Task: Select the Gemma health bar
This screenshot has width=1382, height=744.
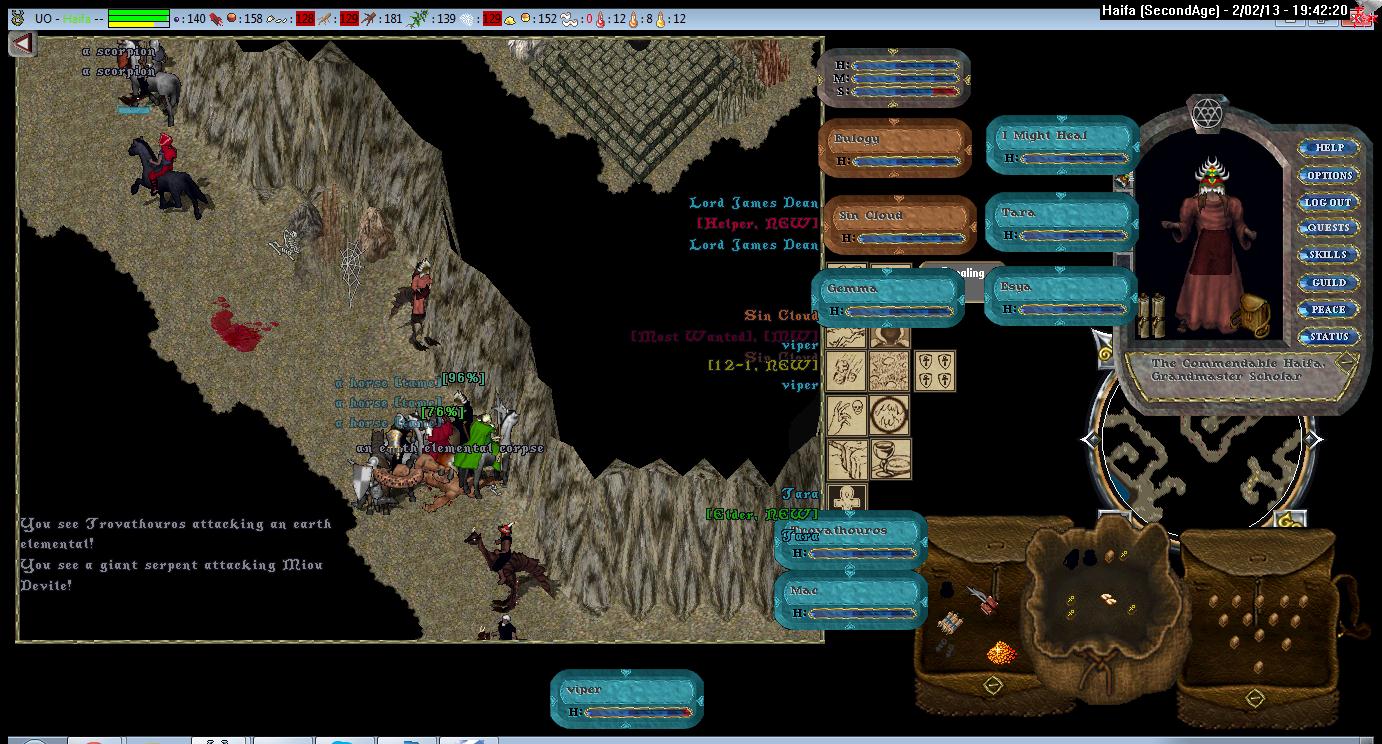Action: point(887,298)
